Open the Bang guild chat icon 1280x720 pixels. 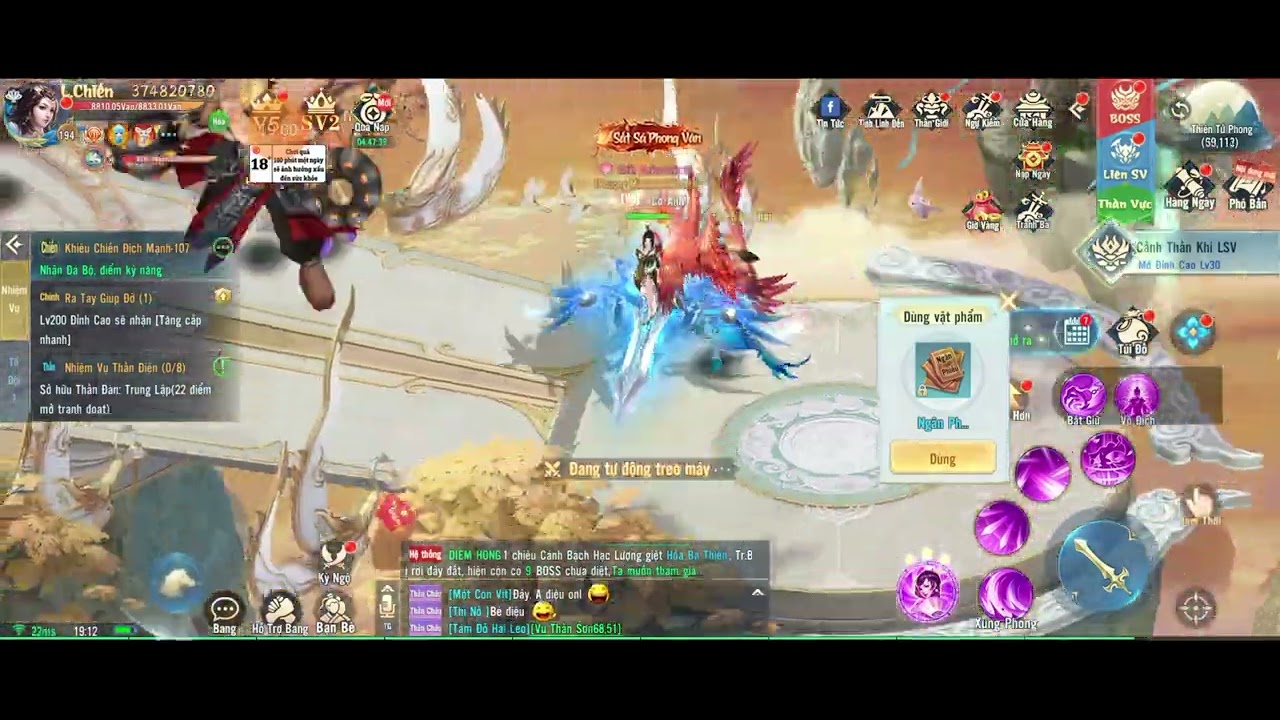point(225,610)
